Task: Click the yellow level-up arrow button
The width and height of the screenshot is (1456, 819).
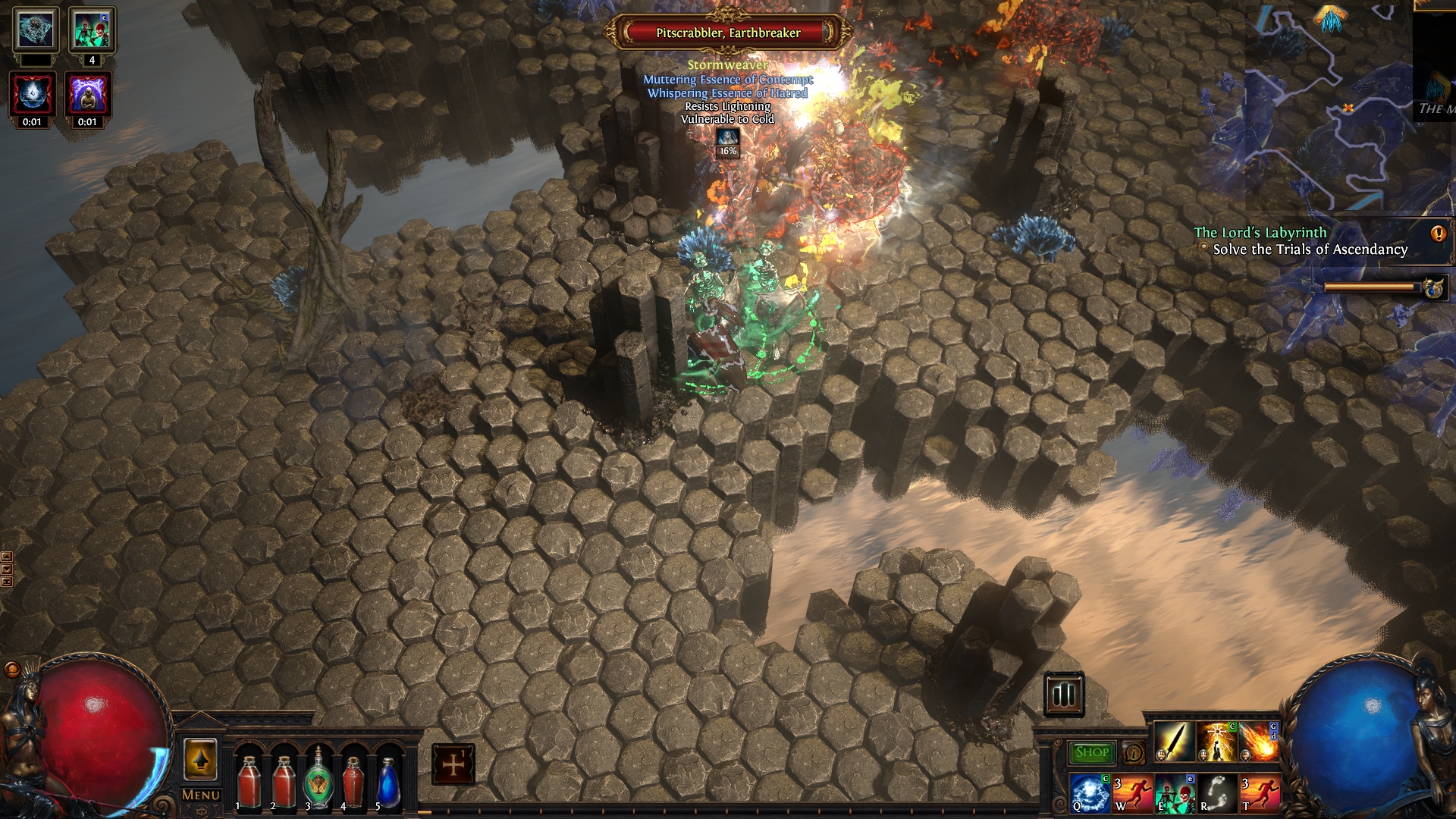Action: tap(200, 759)
